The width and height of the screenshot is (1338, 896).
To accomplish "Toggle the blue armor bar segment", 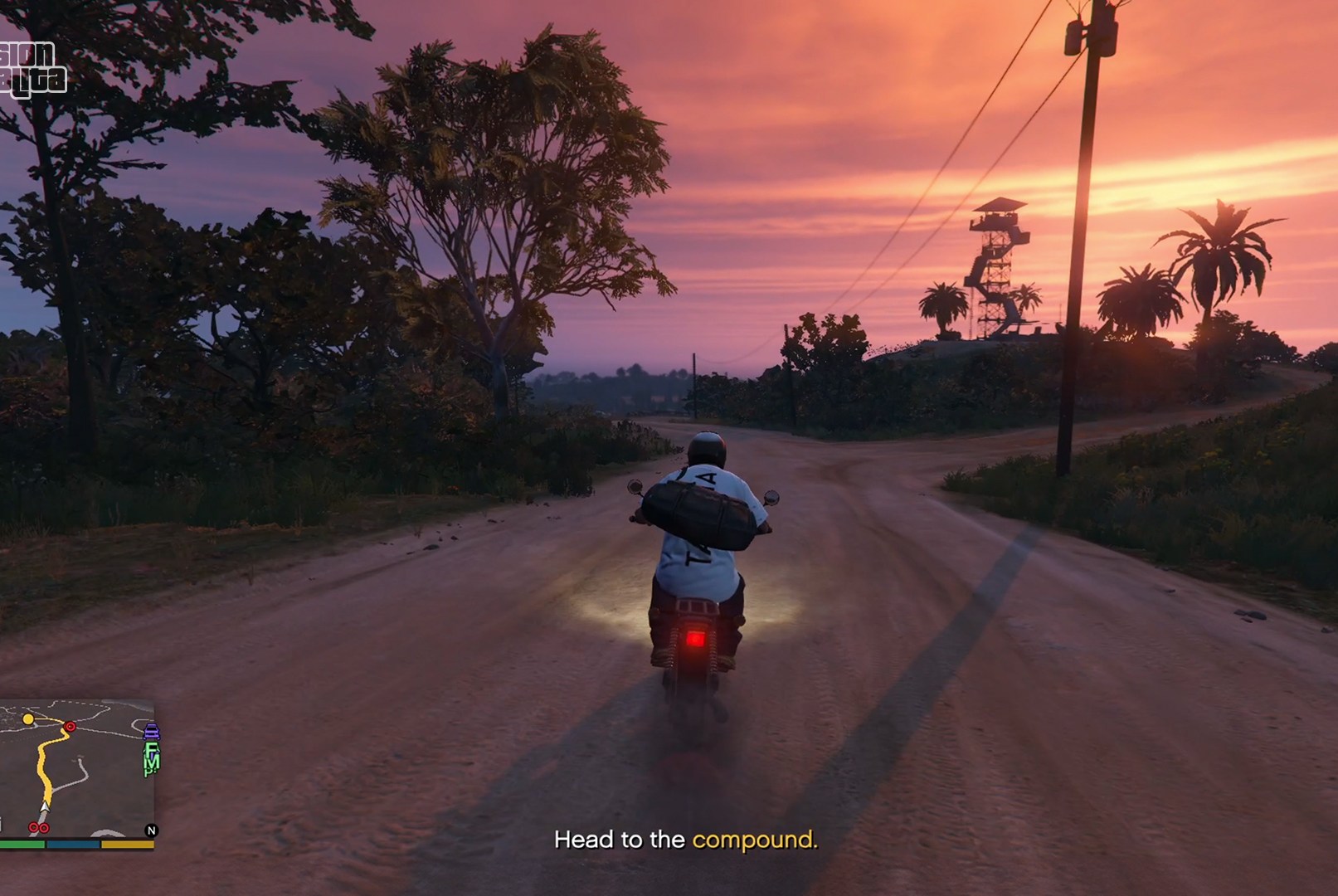I will click(74, 845).
